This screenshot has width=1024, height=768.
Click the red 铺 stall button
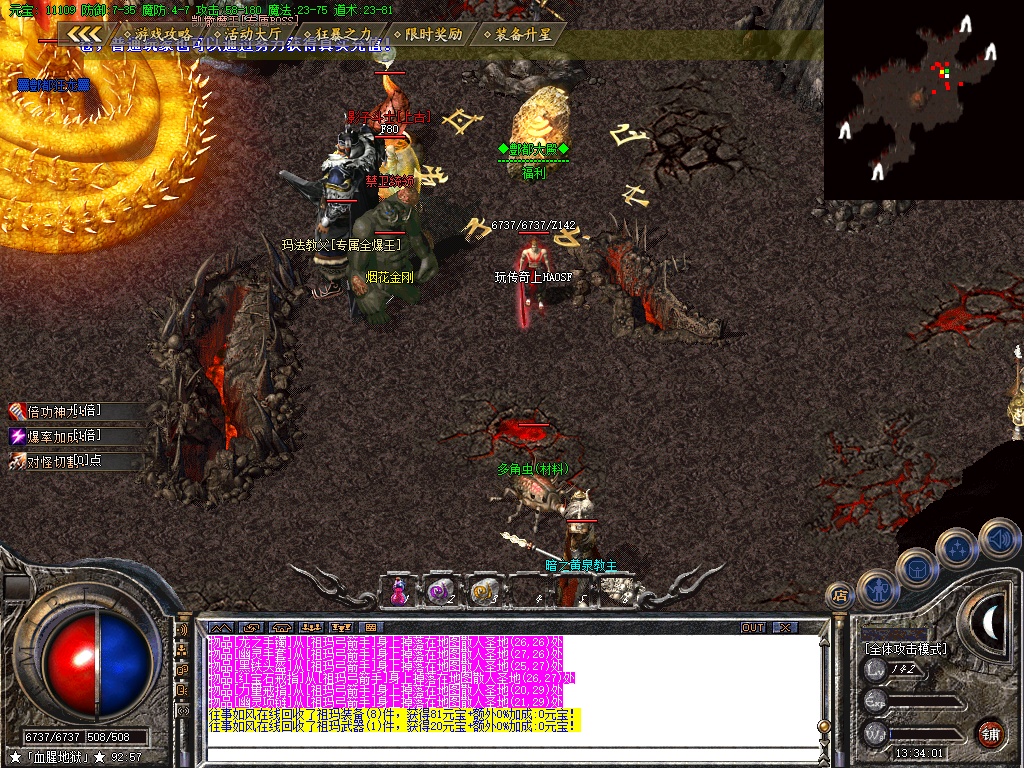[x=991, y=733]
